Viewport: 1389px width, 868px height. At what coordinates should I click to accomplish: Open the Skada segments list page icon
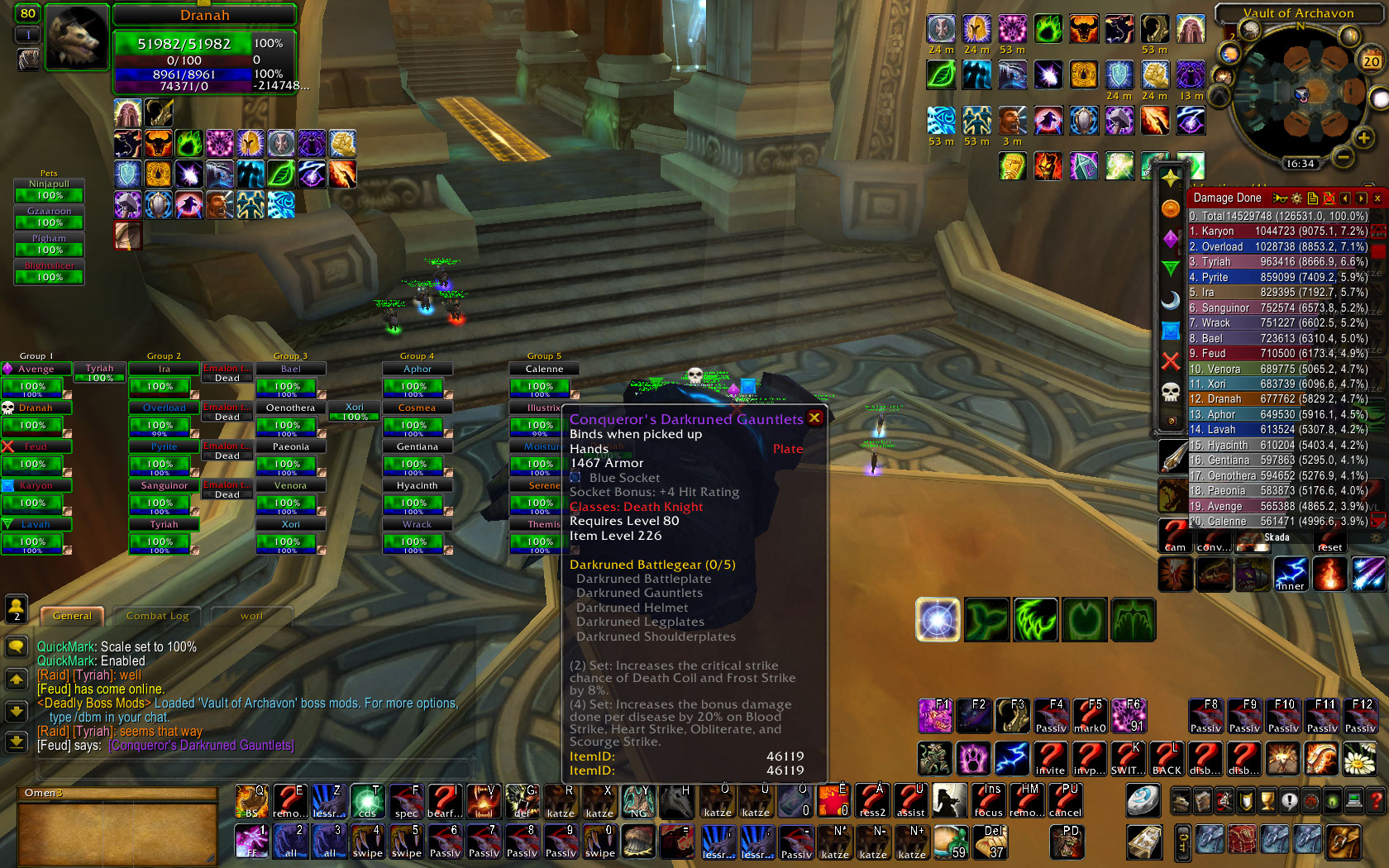1313,198
